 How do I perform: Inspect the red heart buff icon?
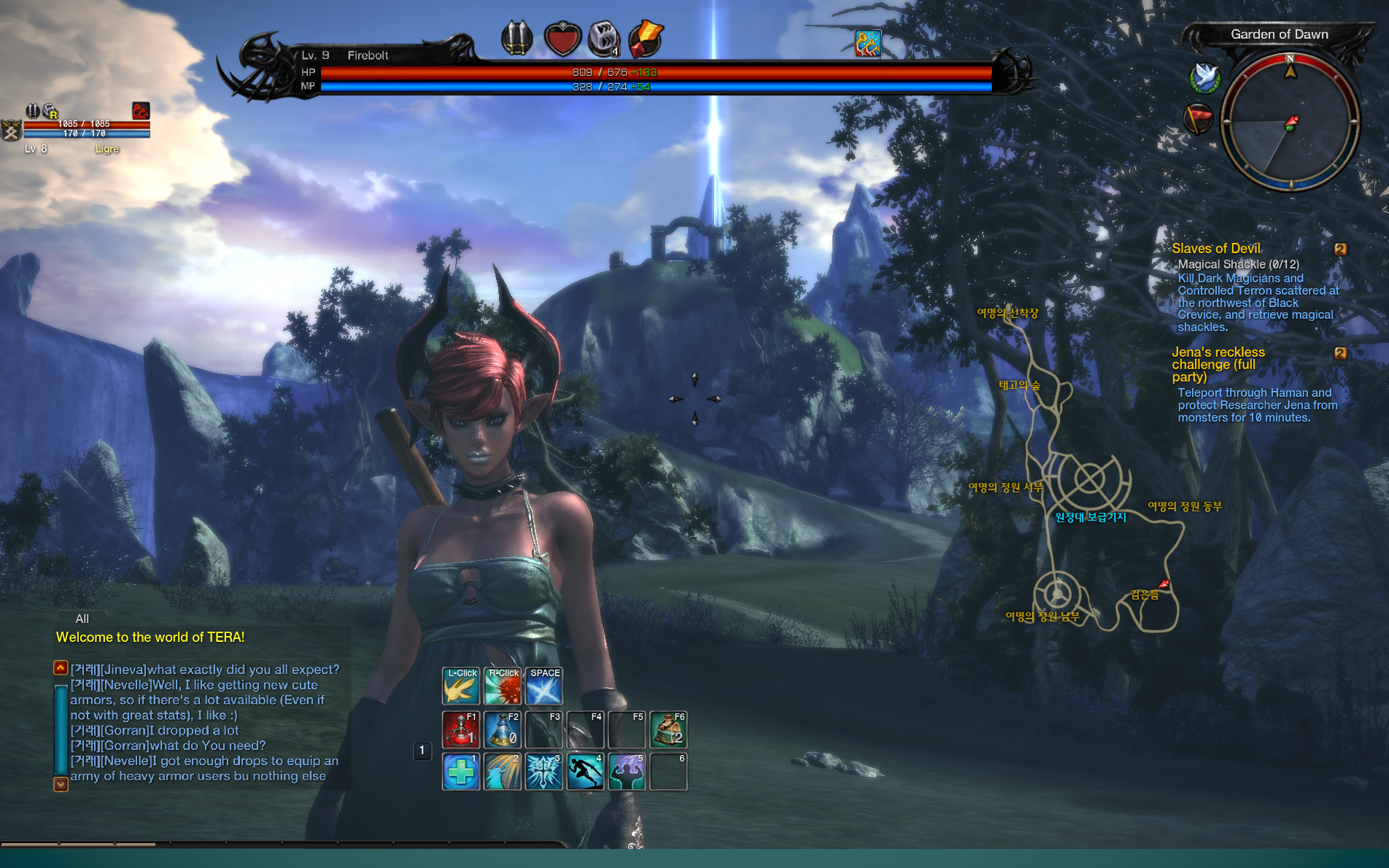pos(562,39)
